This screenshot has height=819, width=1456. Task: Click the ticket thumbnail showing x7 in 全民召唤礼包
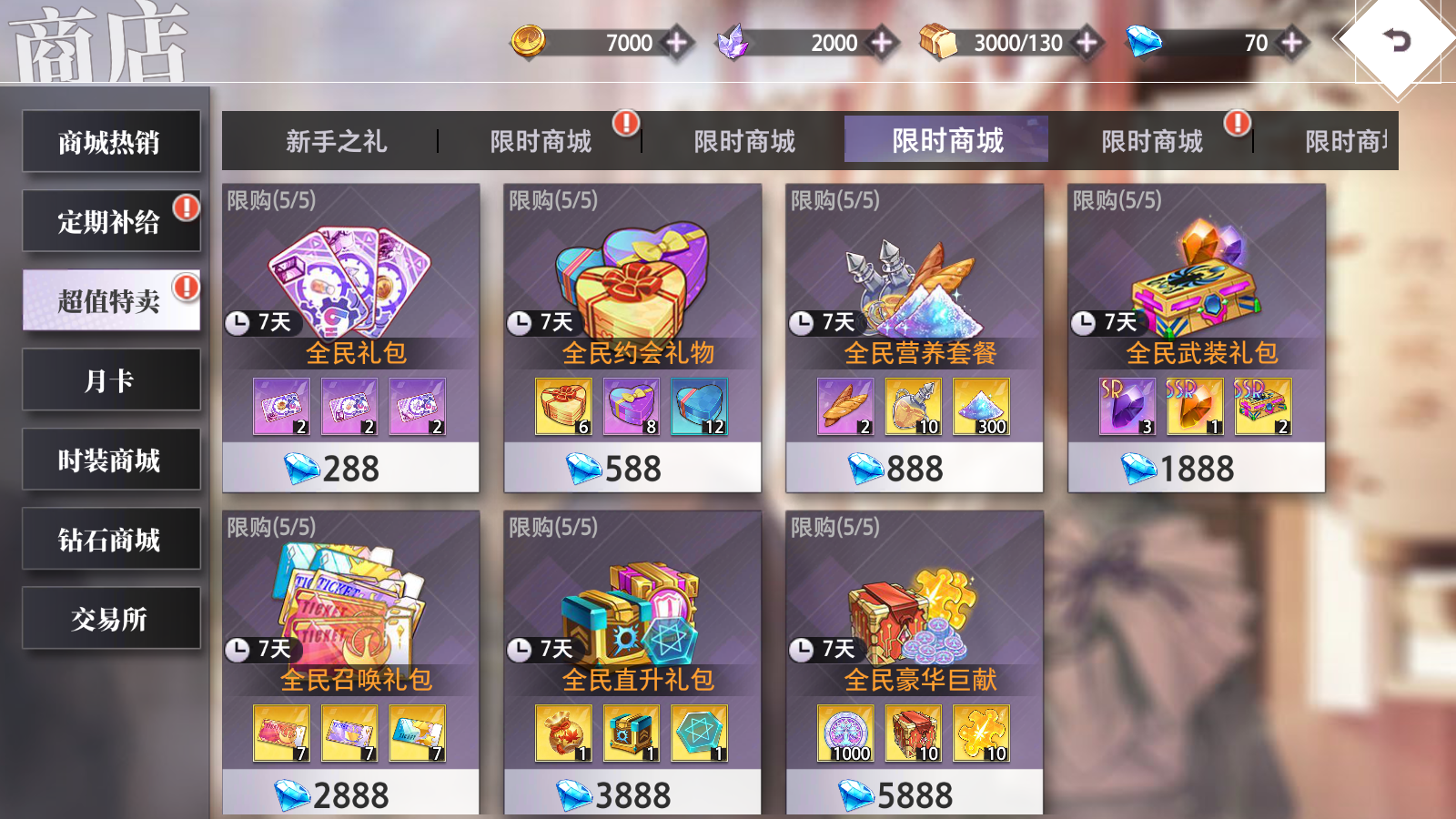tap(282, 733)
